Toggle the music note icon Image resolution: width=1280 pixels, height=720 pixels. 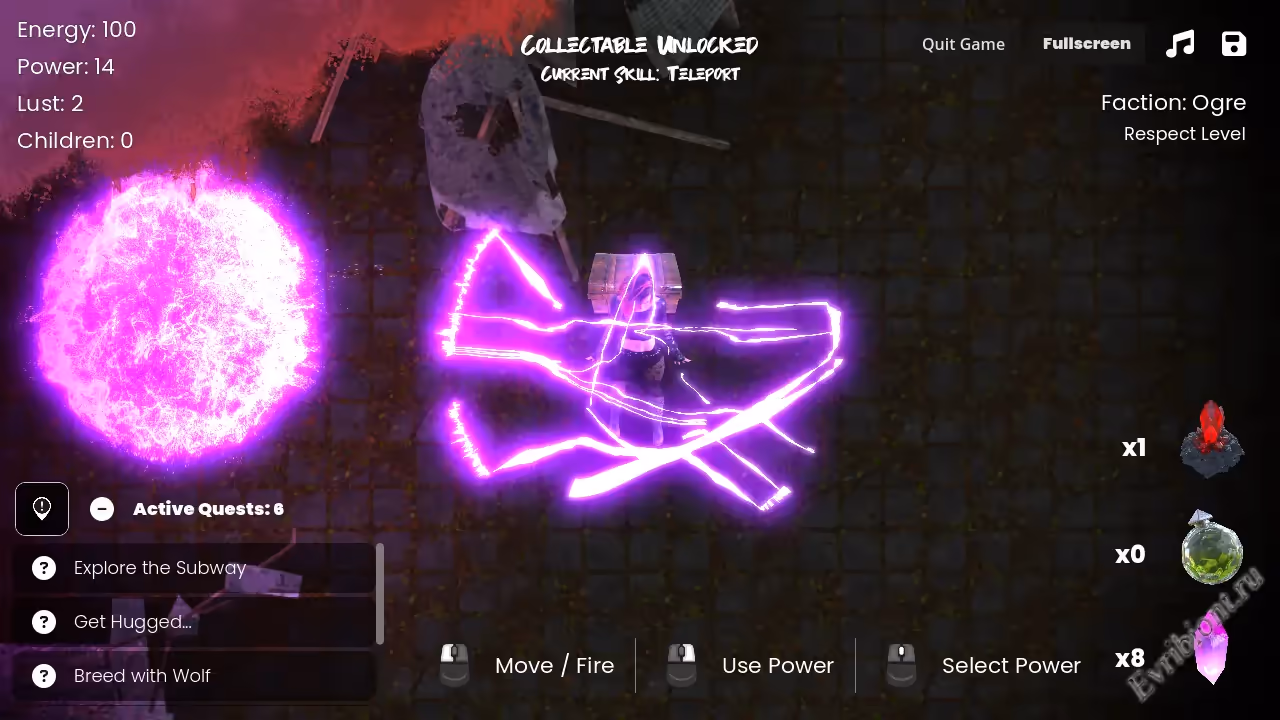(x=1180, y=44)
